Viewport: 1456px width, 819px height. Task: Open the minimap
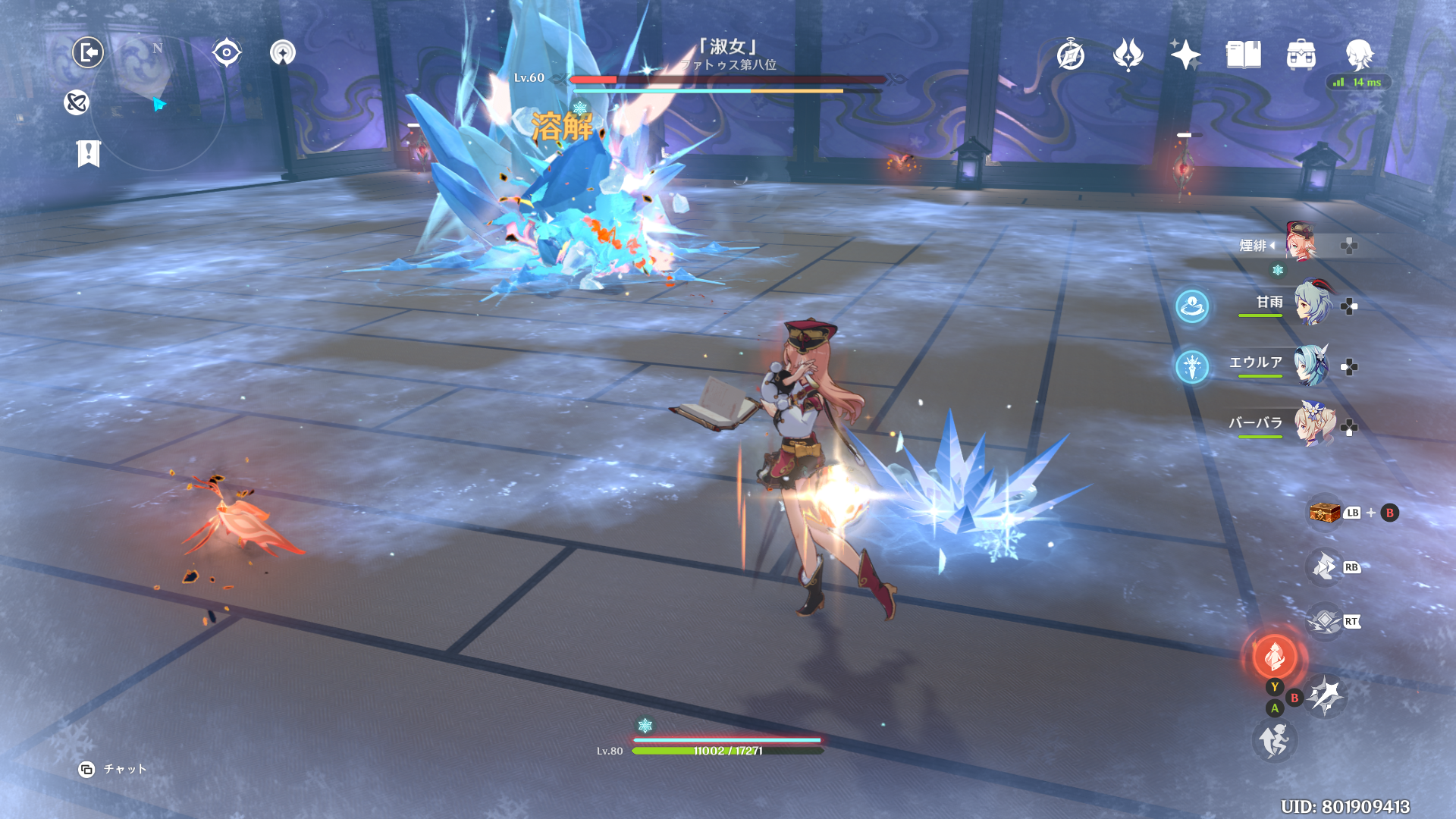tap(157, 103)
